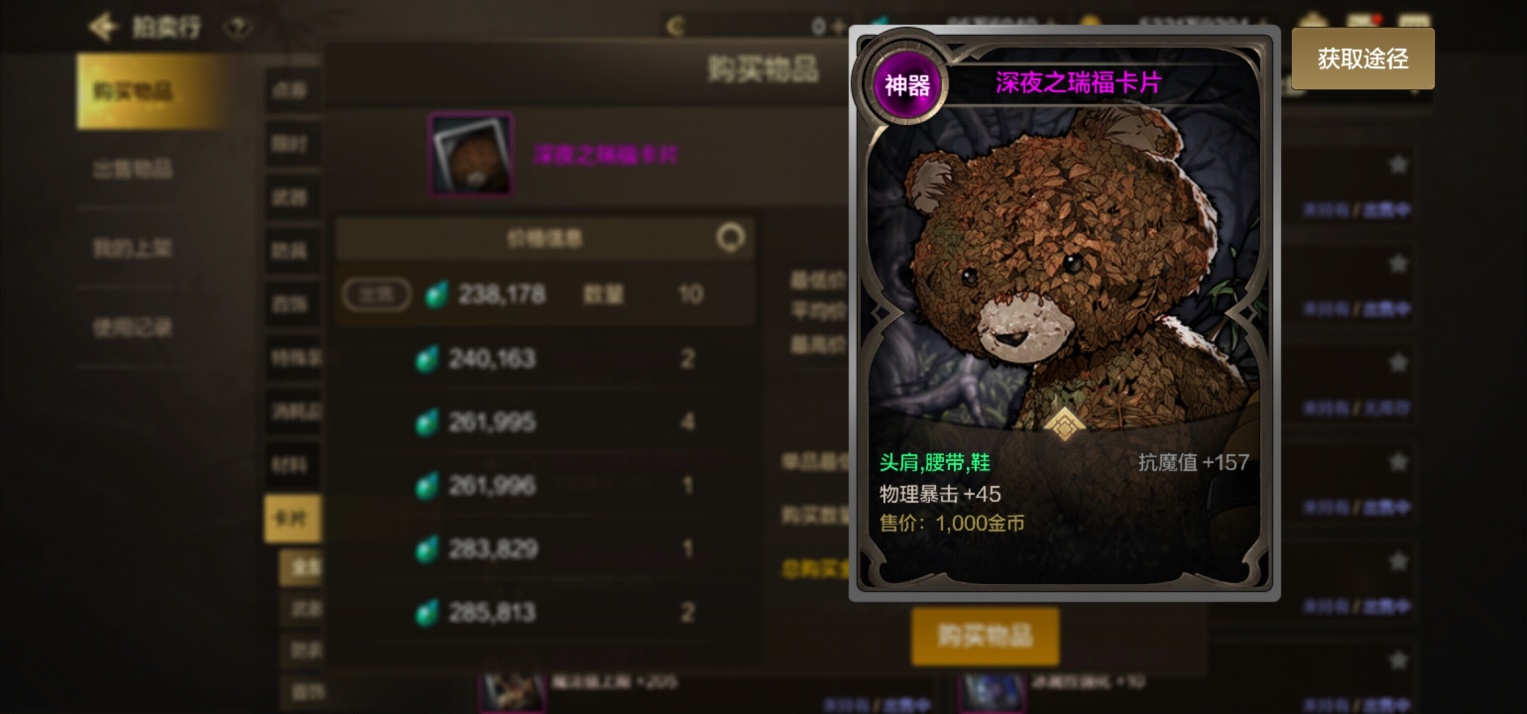Image resolution: width=1527 pixels, height=714 pixels.
Task: Click the 深夜之瑞福卡片 item thumbnail
Action: coord(471,154)
